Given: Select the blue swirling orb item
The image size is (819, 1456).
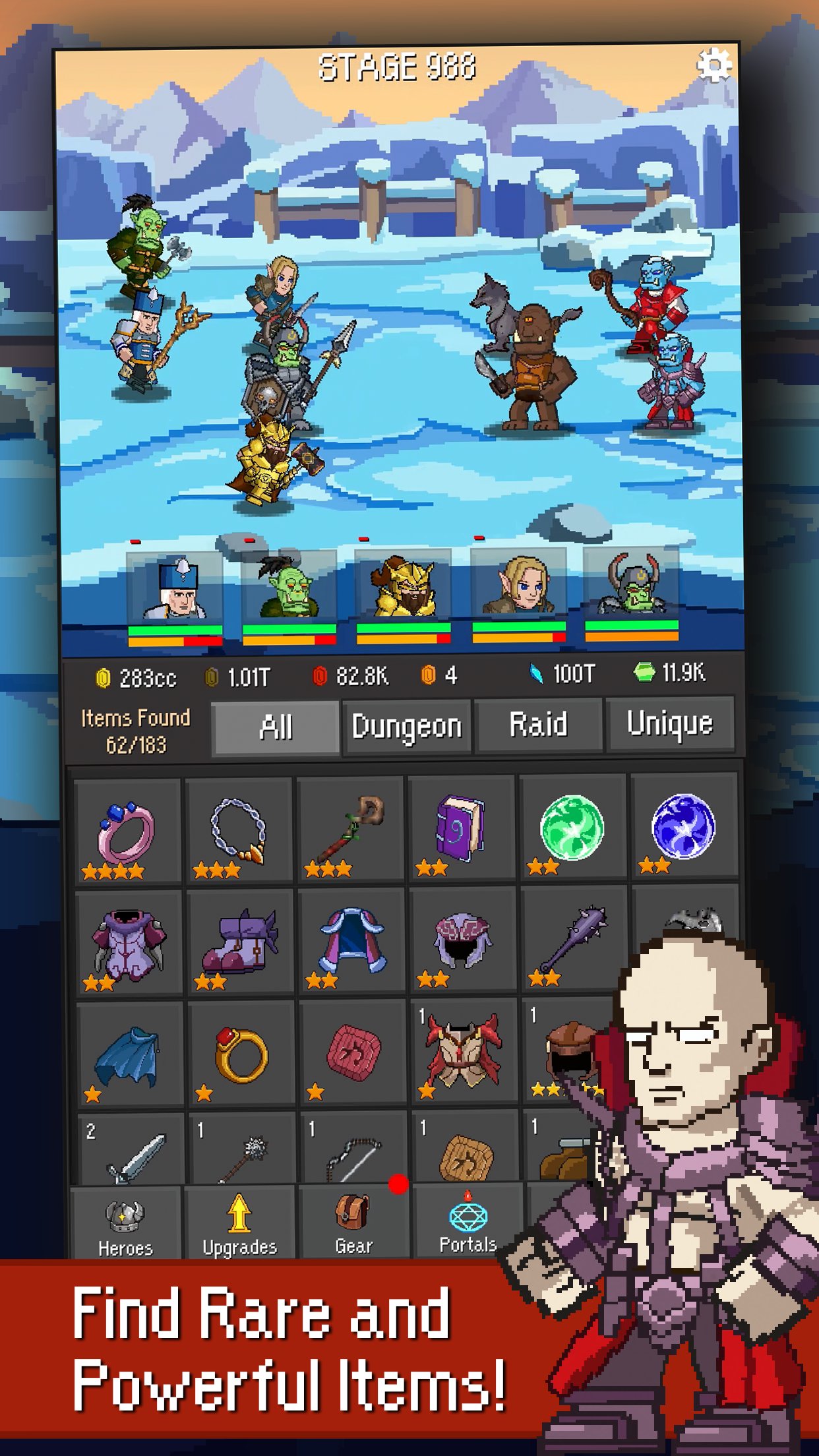Looking at the screenshot, I should [683, 826].
